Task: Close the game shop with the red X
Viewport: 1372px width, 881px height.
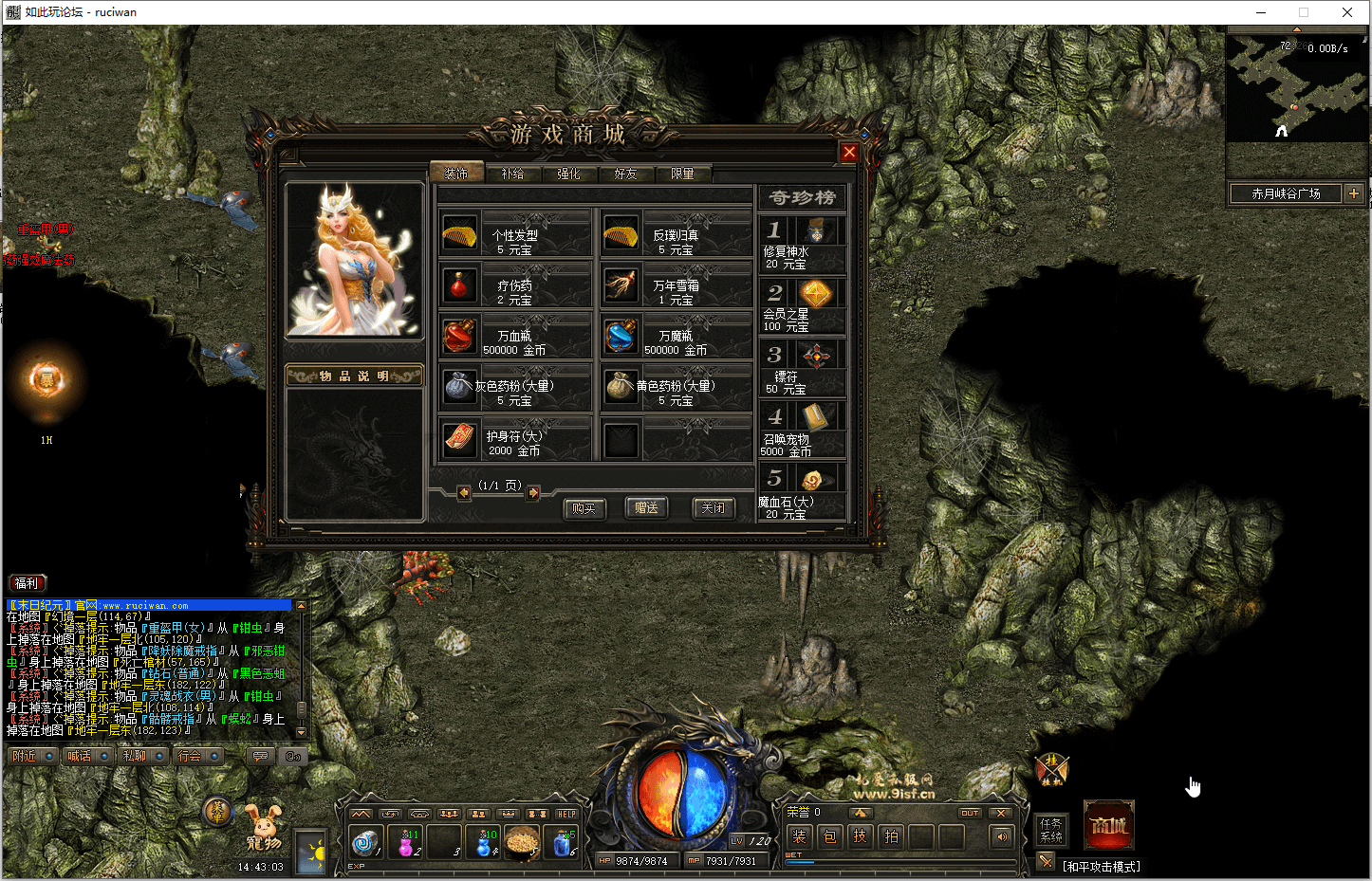Action: 849,152
